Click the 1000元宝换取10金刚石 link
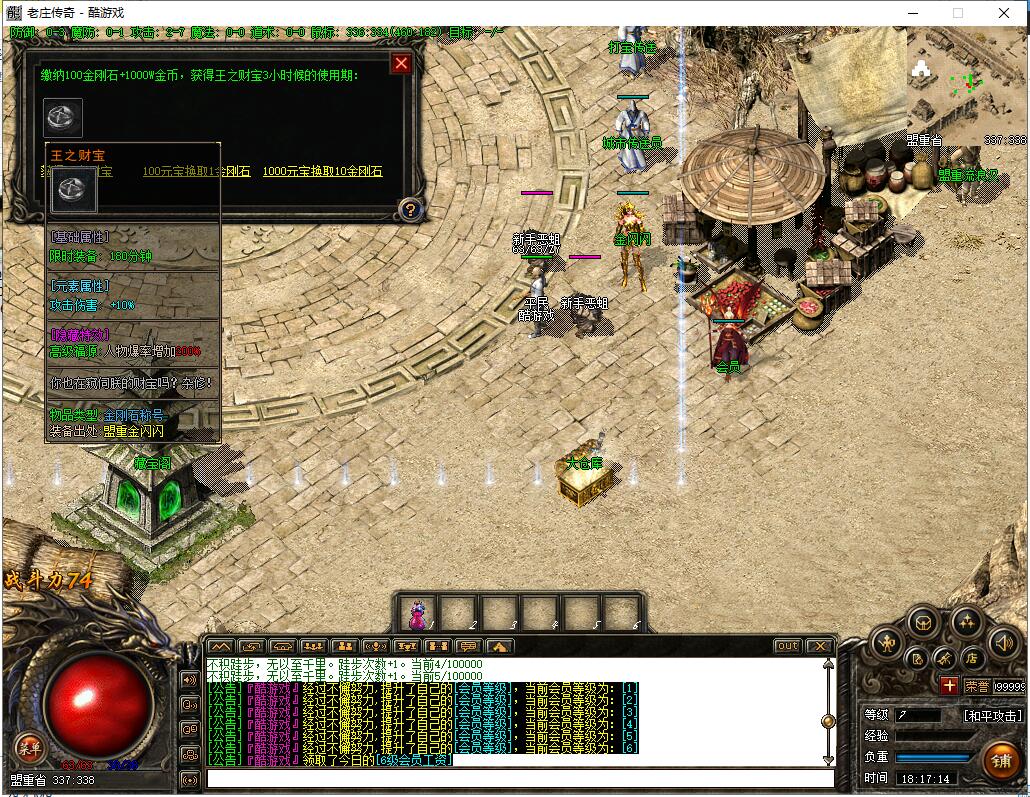1030x797 pixels. [x=322, y=171]
